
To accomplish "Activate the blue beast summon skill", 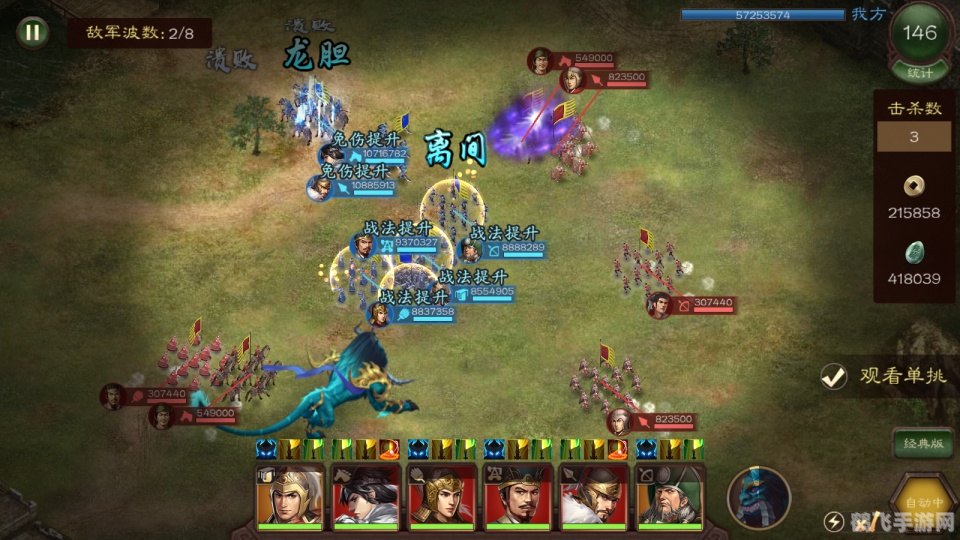I will pos(759,497).
